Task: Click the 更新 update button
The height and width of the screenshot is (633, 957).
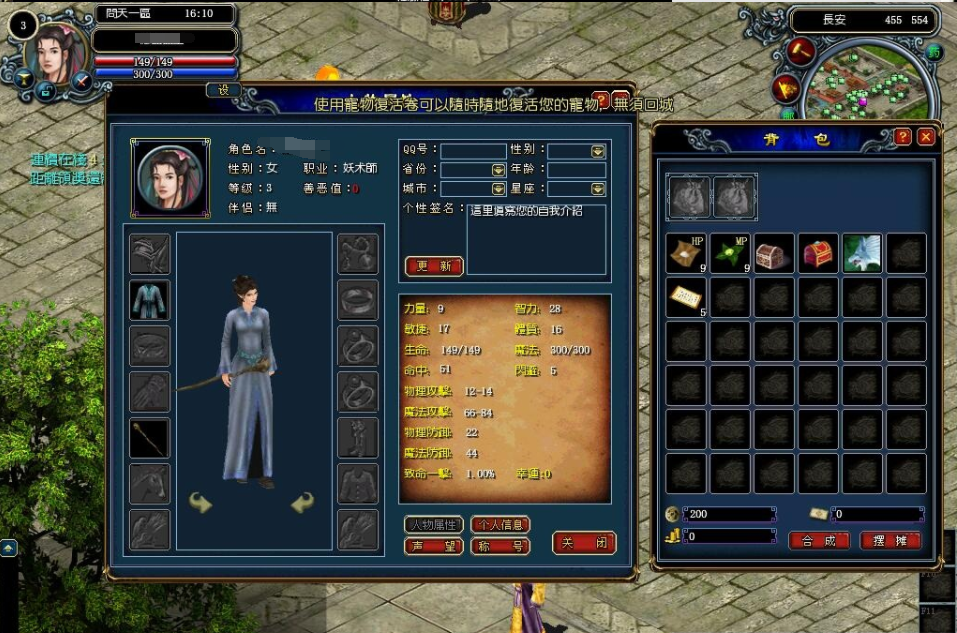Action: click(x=434, y=266)
